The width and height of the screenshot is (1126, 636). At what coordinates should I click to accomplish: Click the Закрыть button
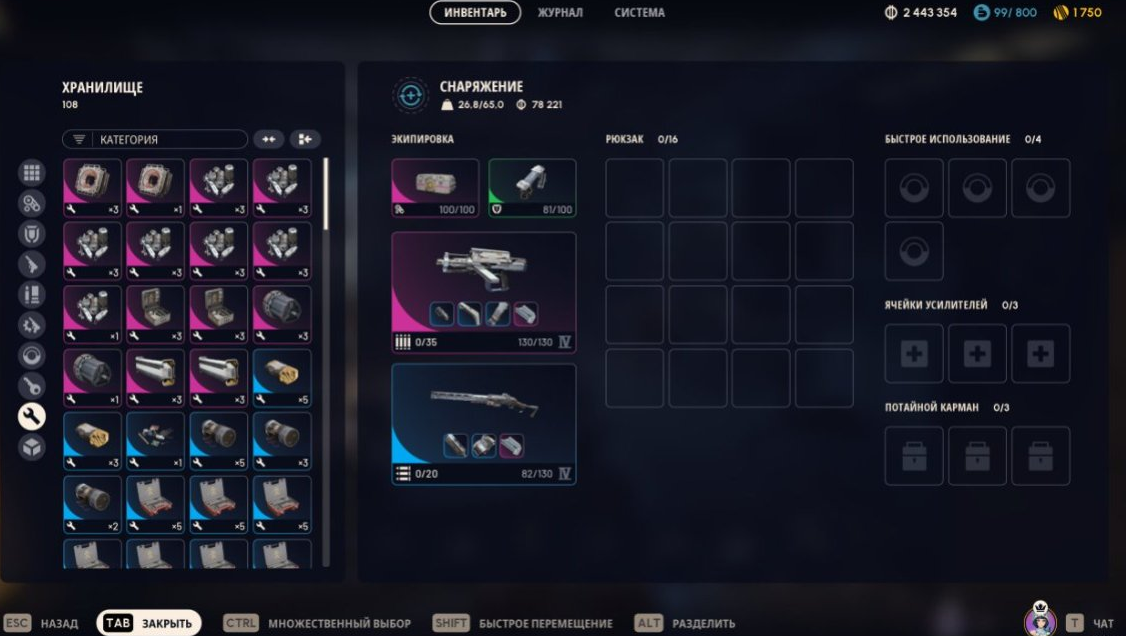[x=149, y=623]
